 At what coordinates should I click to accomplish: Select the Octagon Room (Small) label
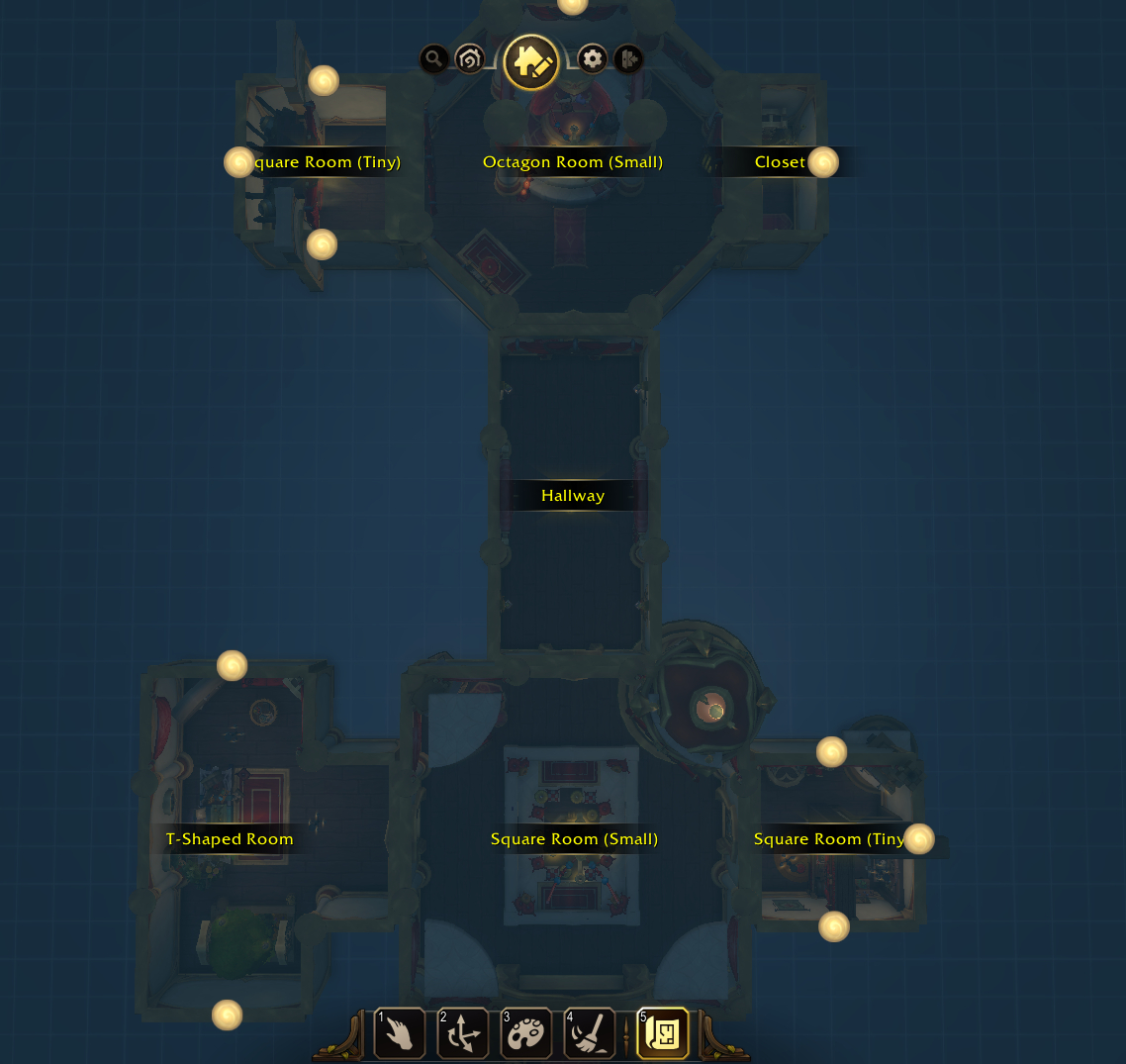point(573,162)
